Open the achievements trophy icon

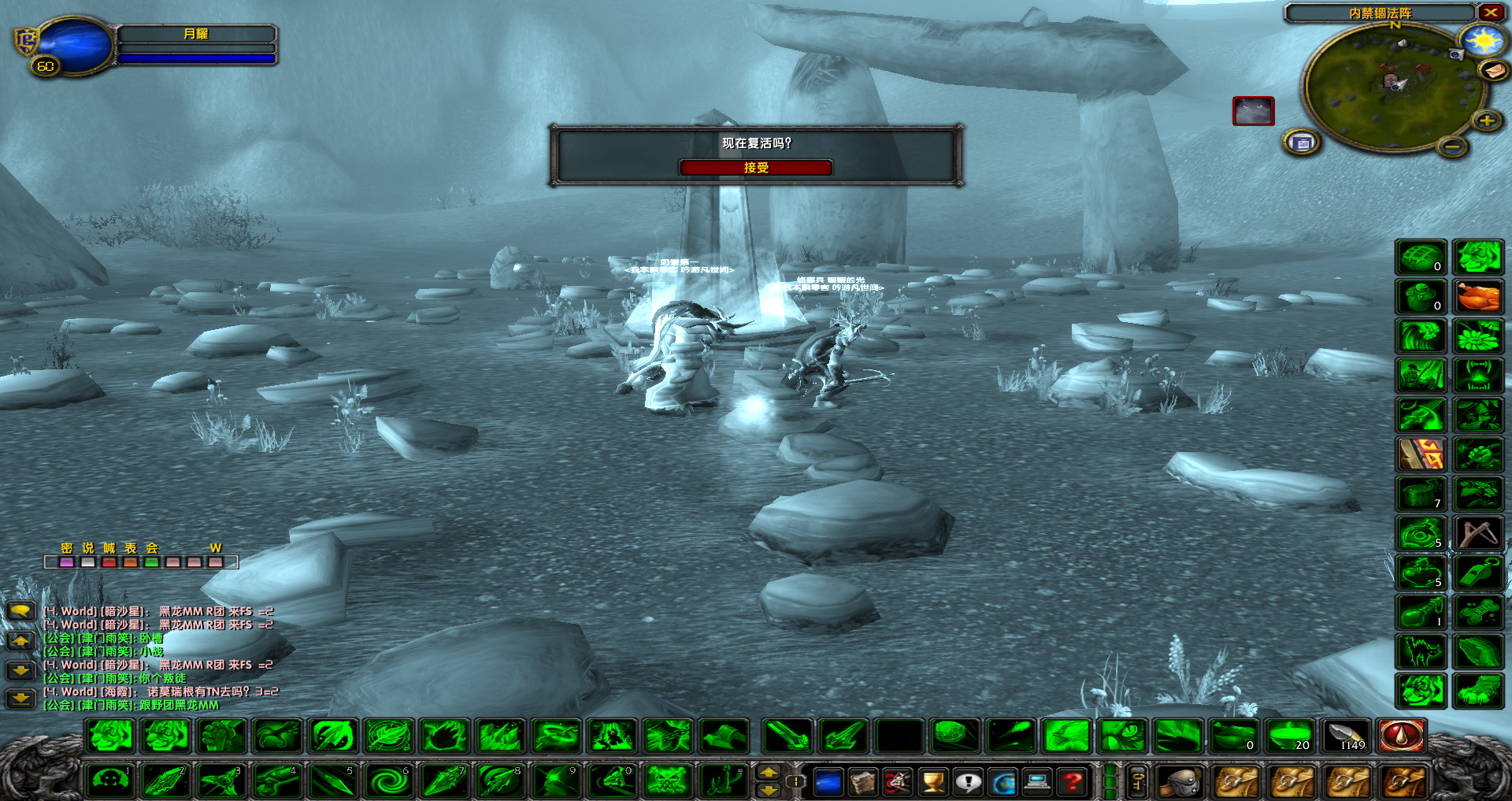932,783
